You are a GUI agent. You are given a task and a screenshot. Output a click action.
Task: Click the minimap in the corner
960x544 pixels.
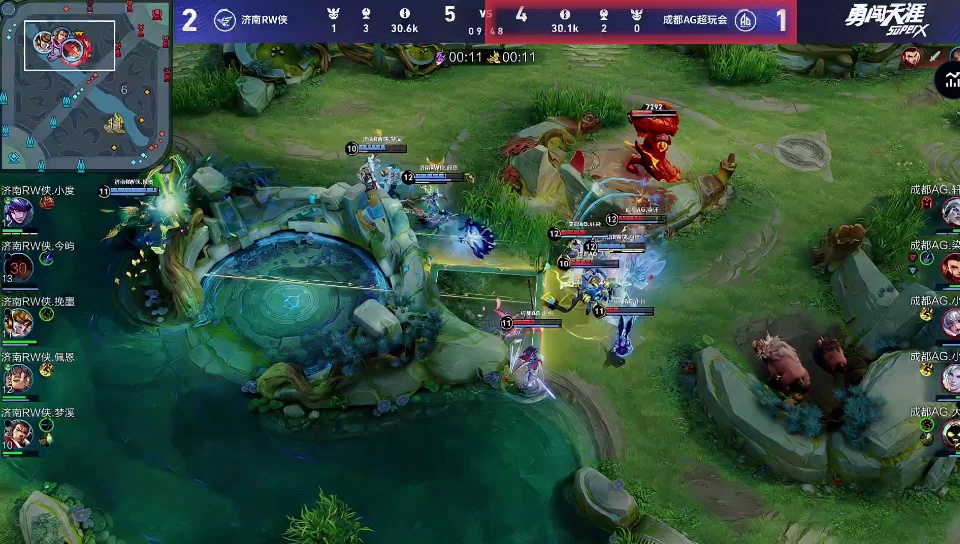tap(86, 84)
